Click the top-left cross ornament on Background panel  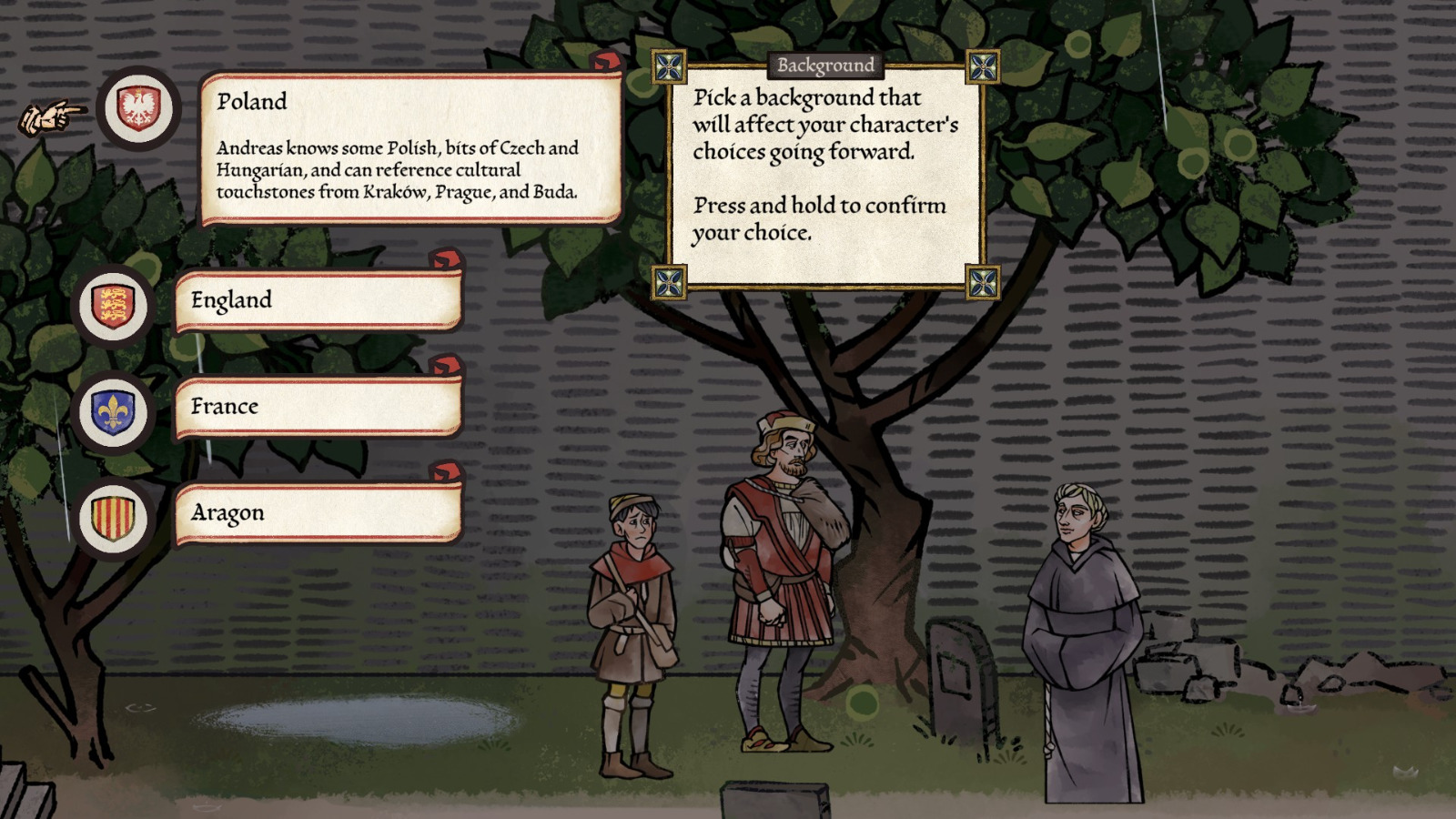[671, 64]
